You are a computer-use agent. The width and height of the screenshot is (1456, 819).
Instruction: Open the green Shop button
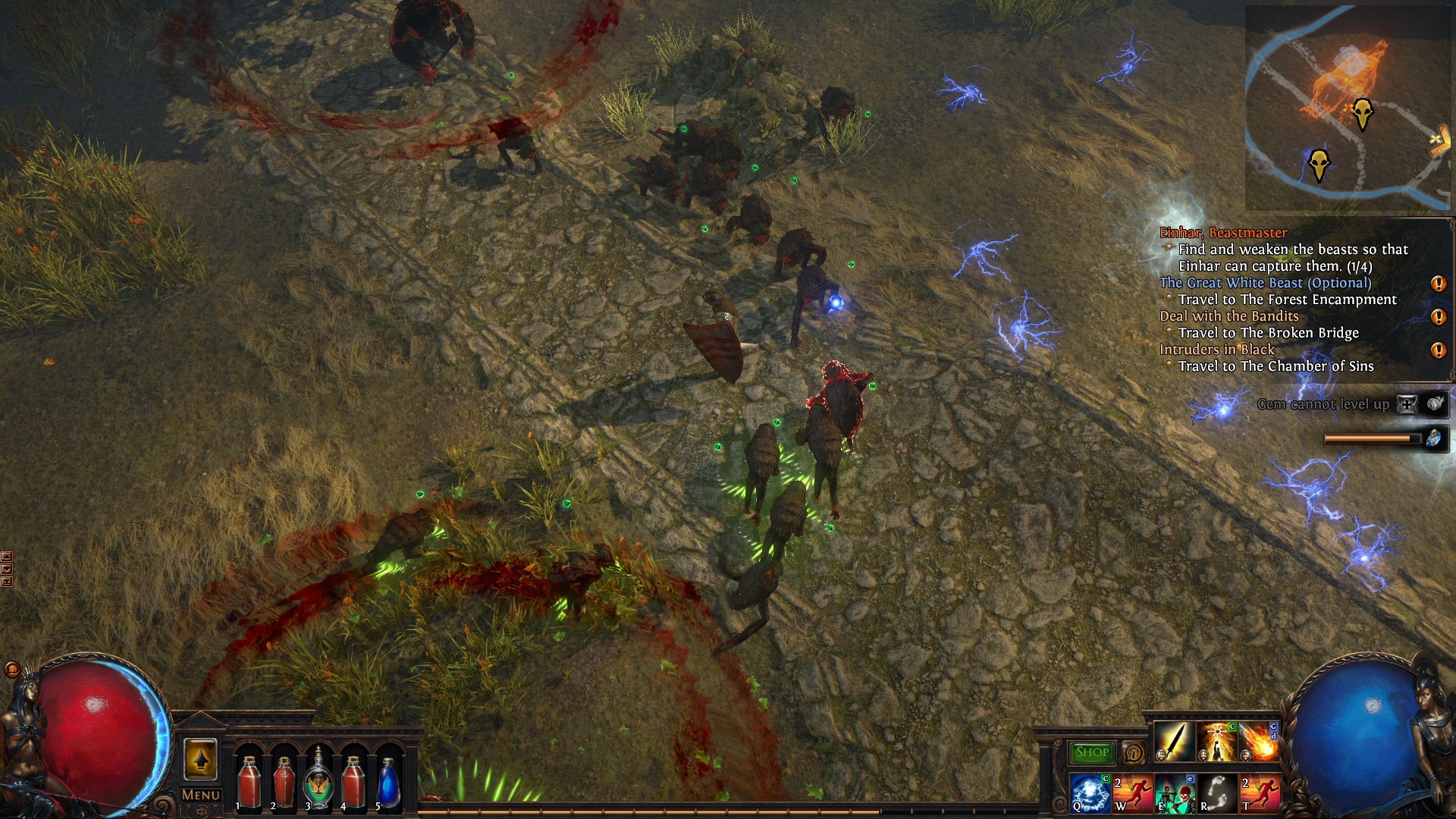point(1091,752)
